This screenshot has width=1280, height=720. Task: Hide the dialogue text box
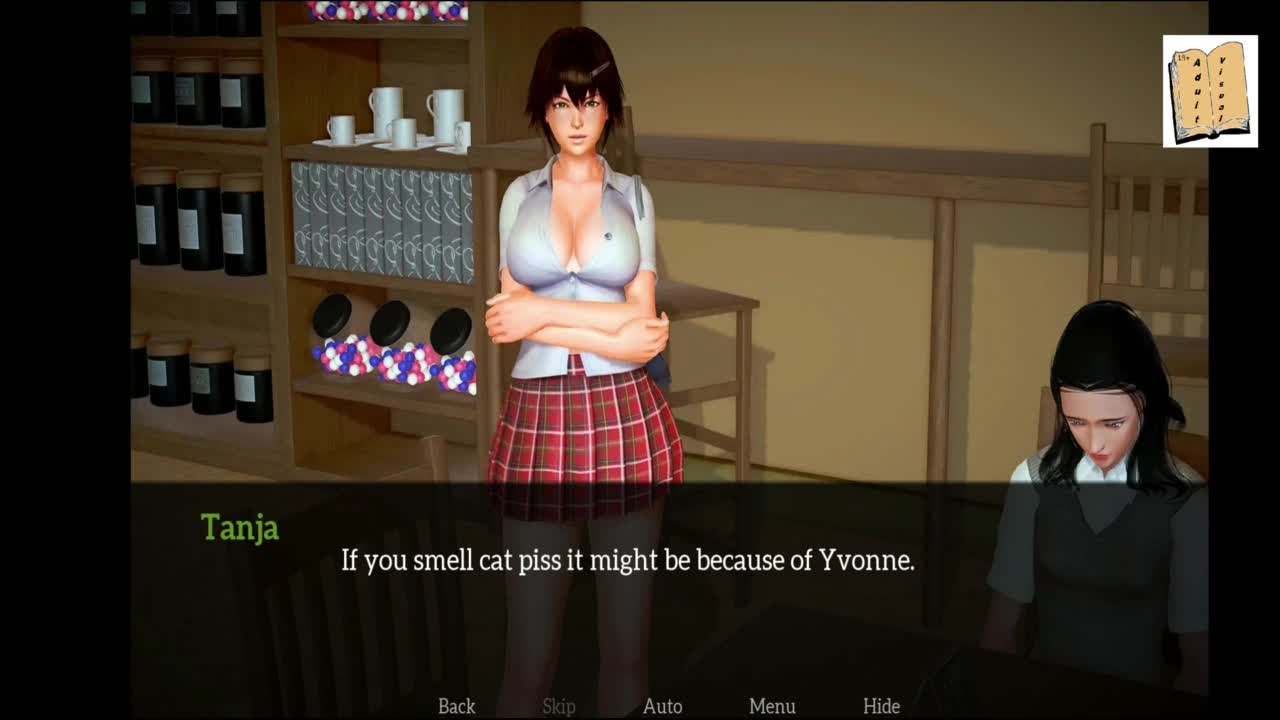[x=881, y=706]
